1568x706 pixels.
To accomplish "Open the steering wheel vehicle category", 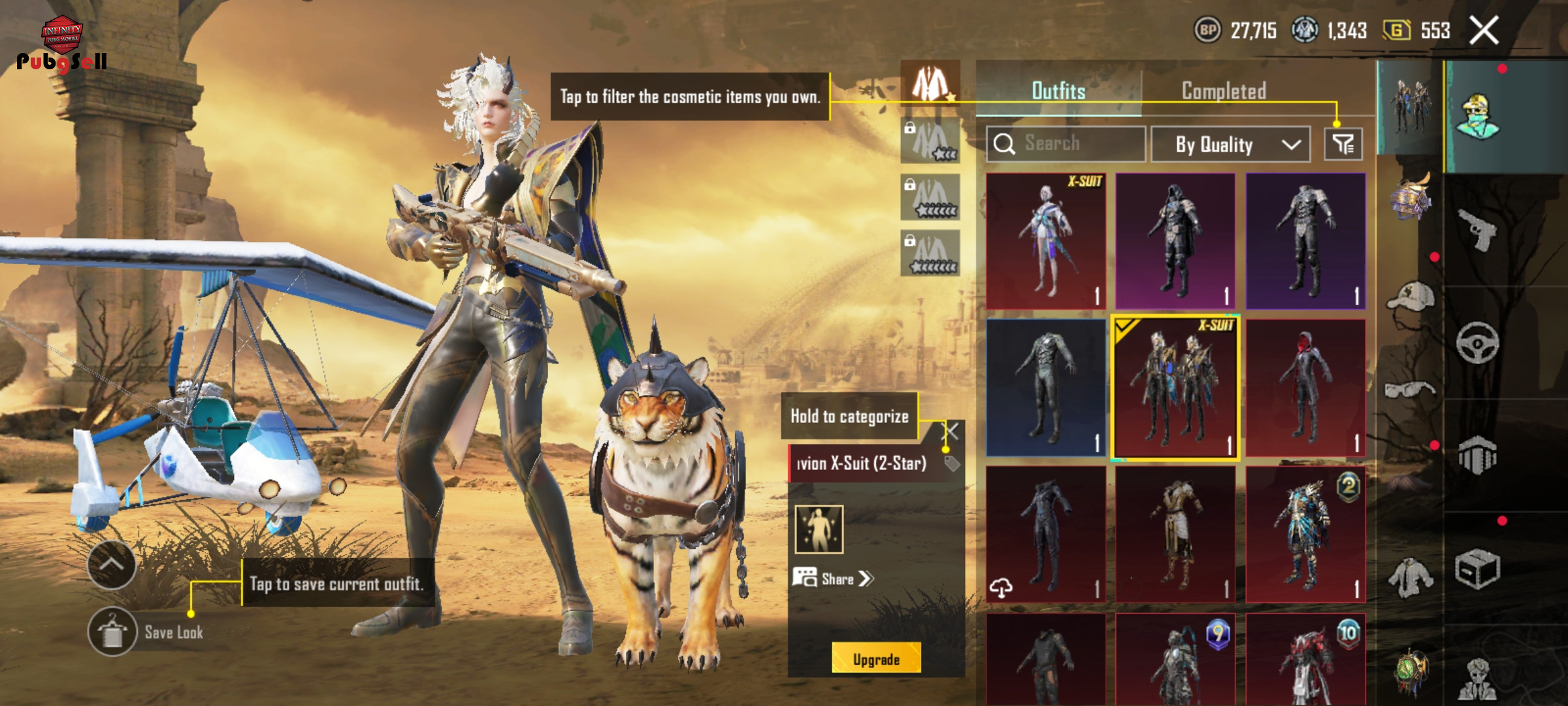I will click(1477, 343).
